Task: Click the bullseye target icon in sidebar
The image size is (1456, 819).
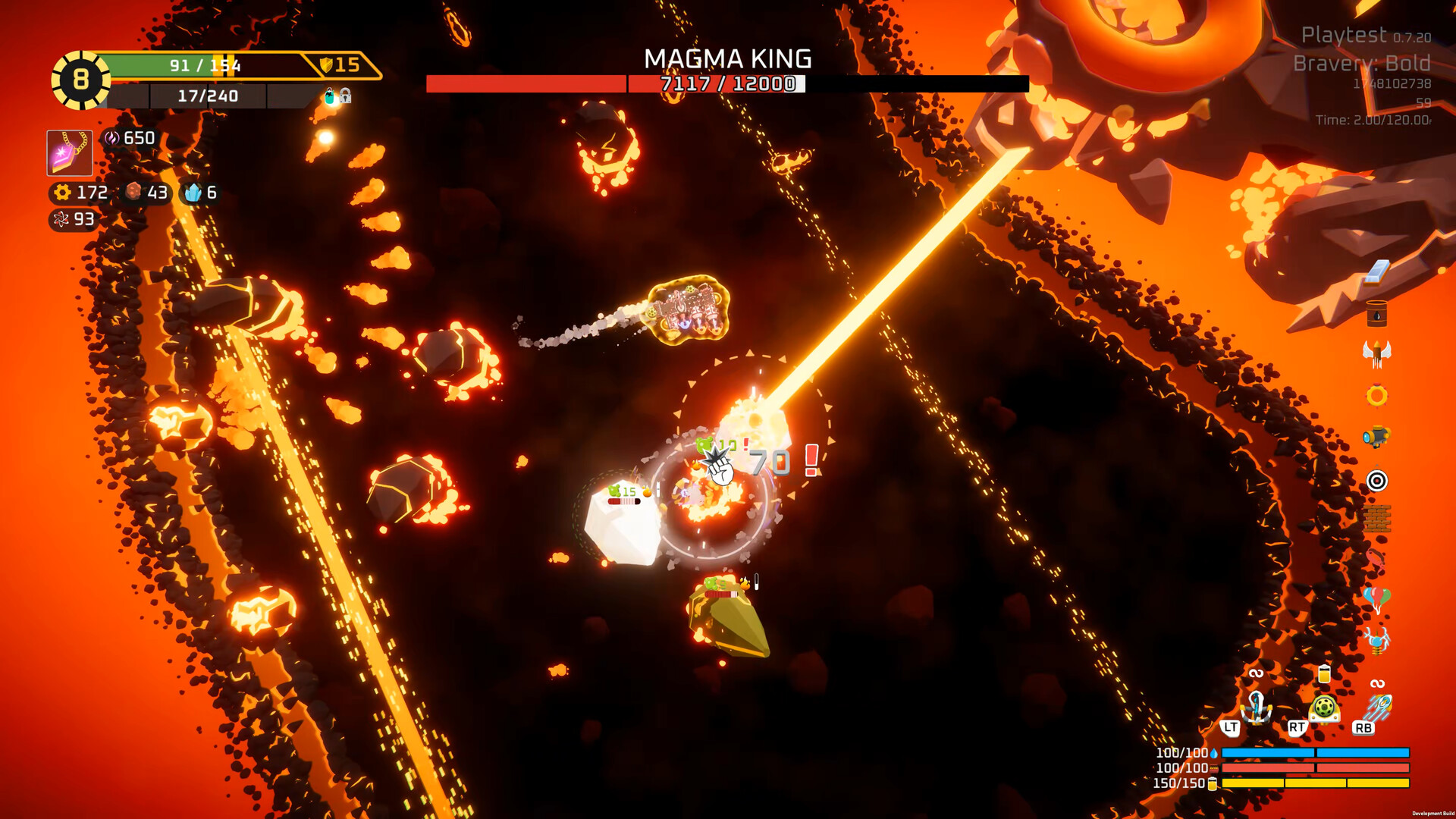Action: point(1378,481)
